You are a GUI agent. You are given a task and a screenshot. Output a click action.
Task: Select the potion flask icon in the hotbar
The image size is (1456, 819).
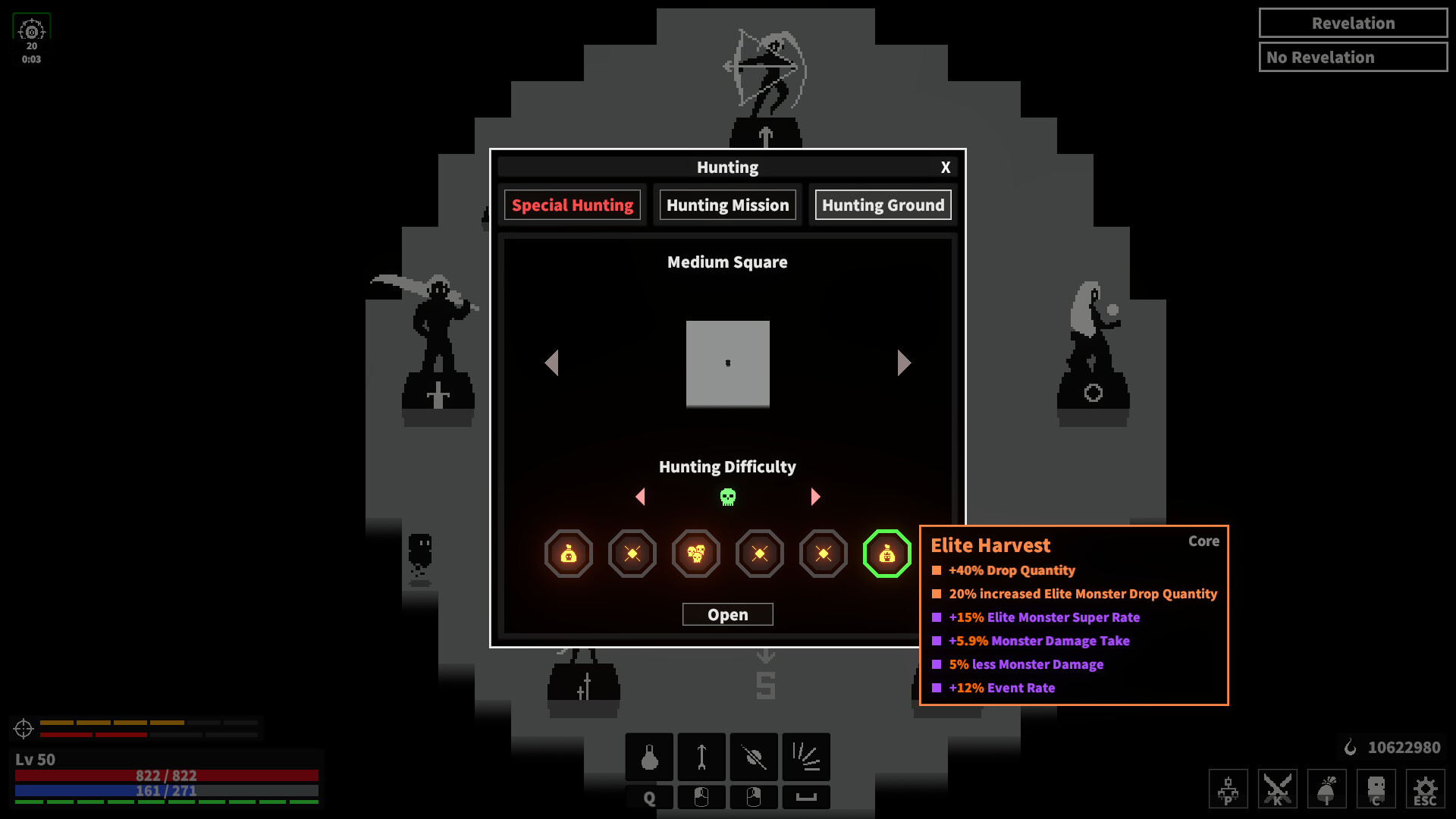[648, 757]
